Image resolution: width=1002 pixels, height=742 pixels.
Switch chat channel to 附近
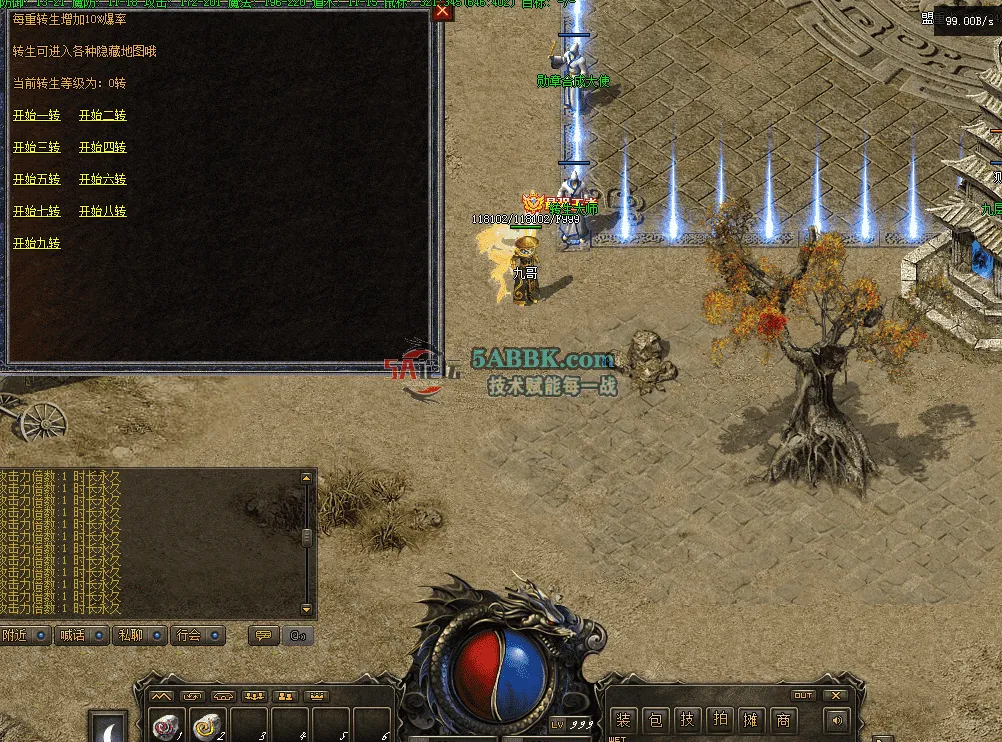25,635
